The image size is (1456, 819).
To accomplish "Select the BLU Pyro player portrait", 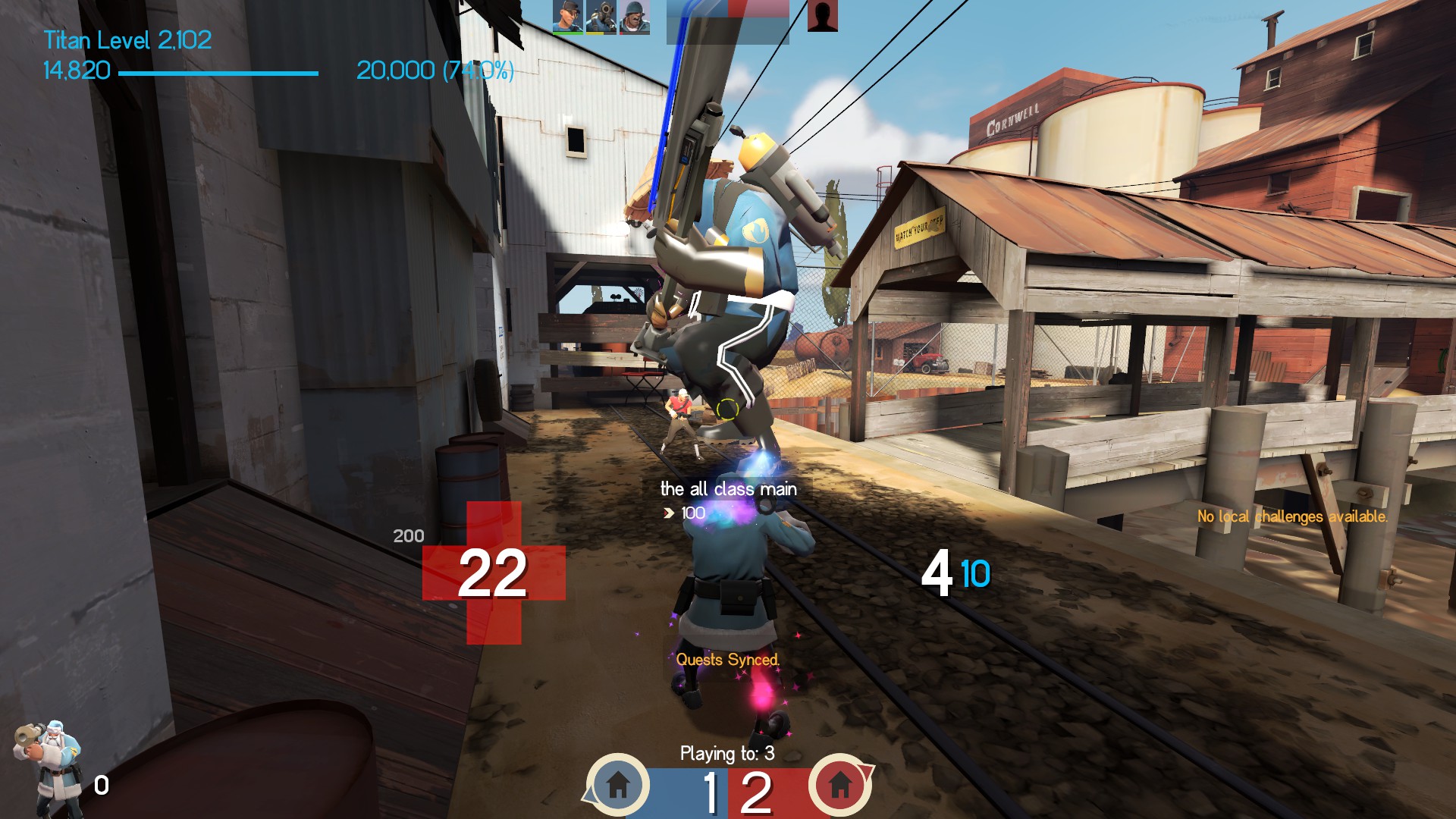I will 601,17.
